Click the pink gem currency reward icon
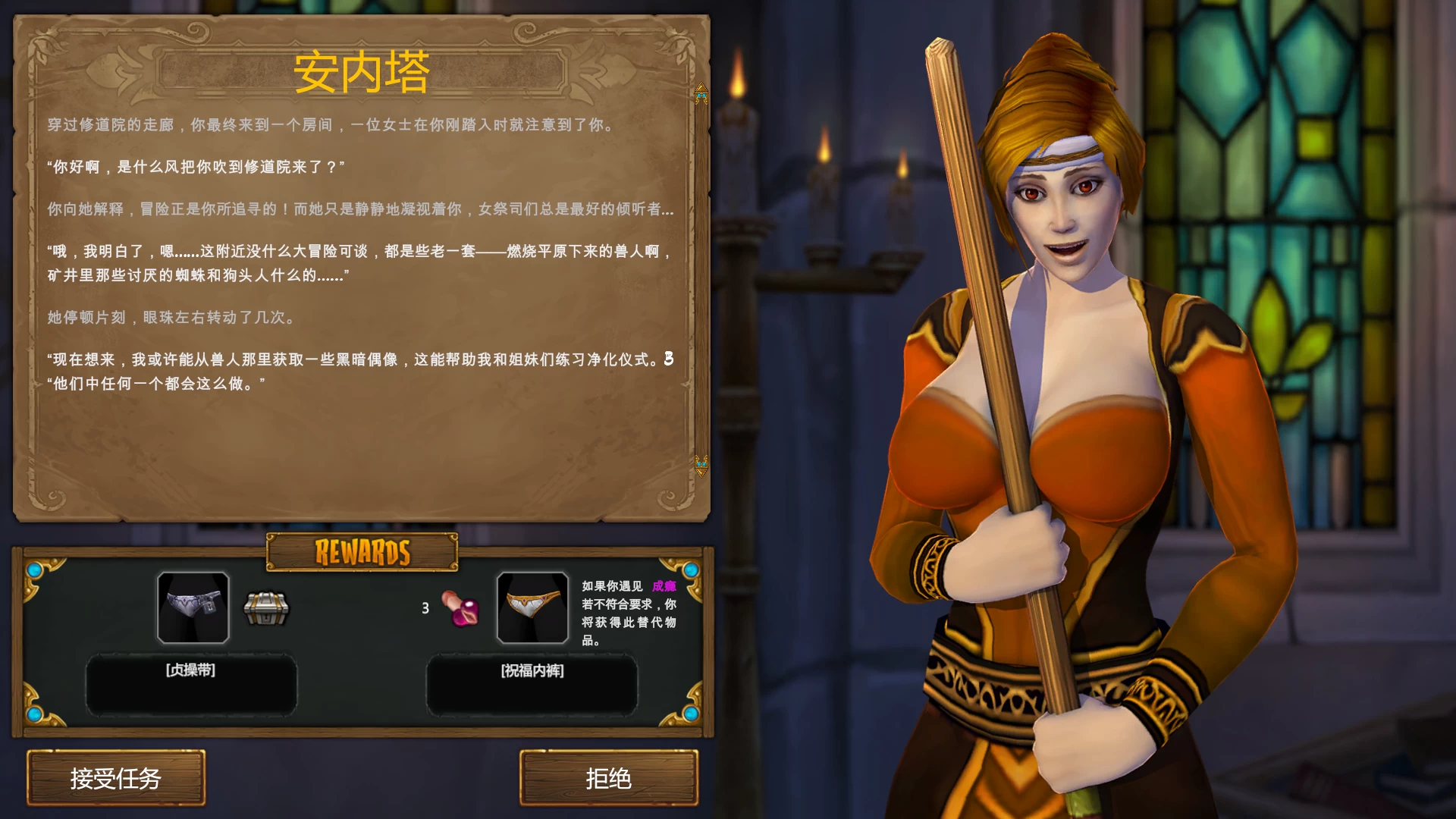Viewport: 1456px width, 819px height. point(460,608)
